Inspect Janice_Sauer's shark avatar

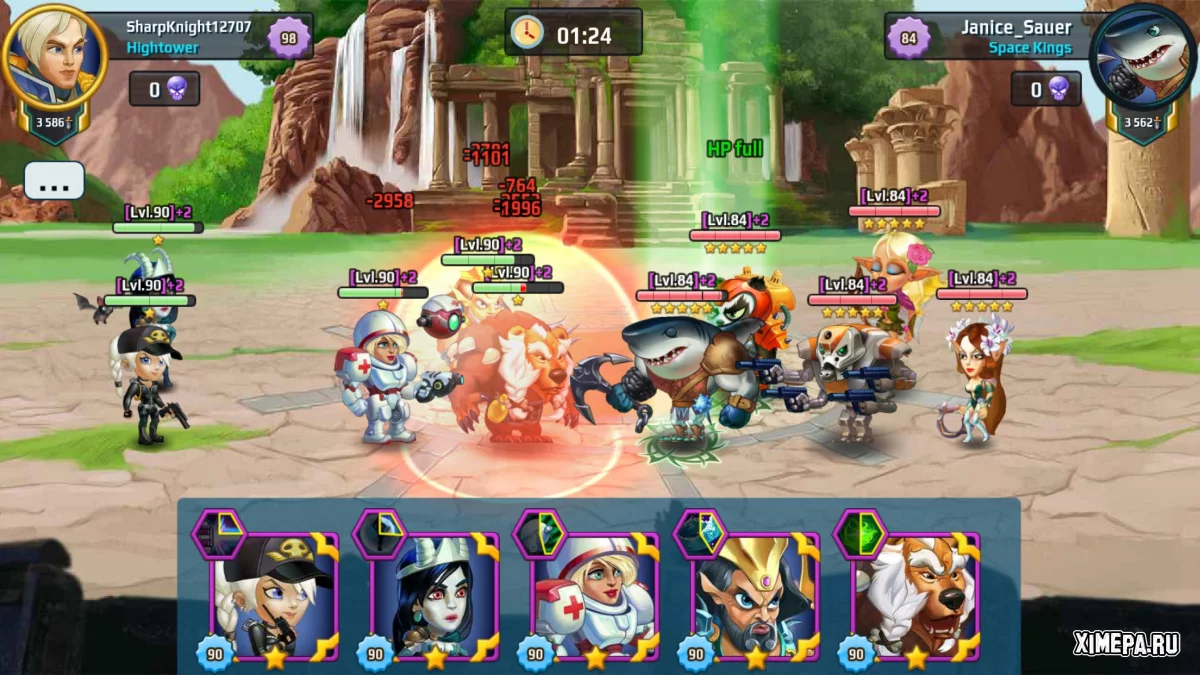[1142, 58]
